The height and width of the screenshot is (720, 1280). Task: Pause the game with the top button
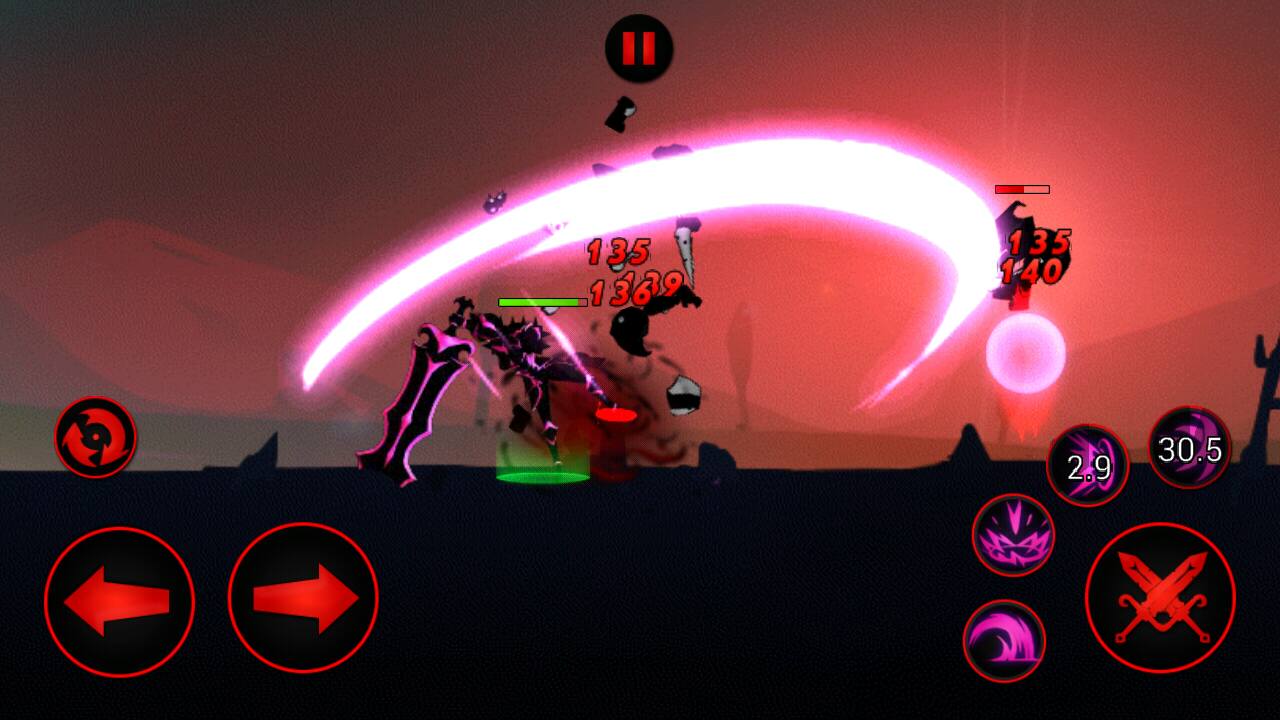639,48
